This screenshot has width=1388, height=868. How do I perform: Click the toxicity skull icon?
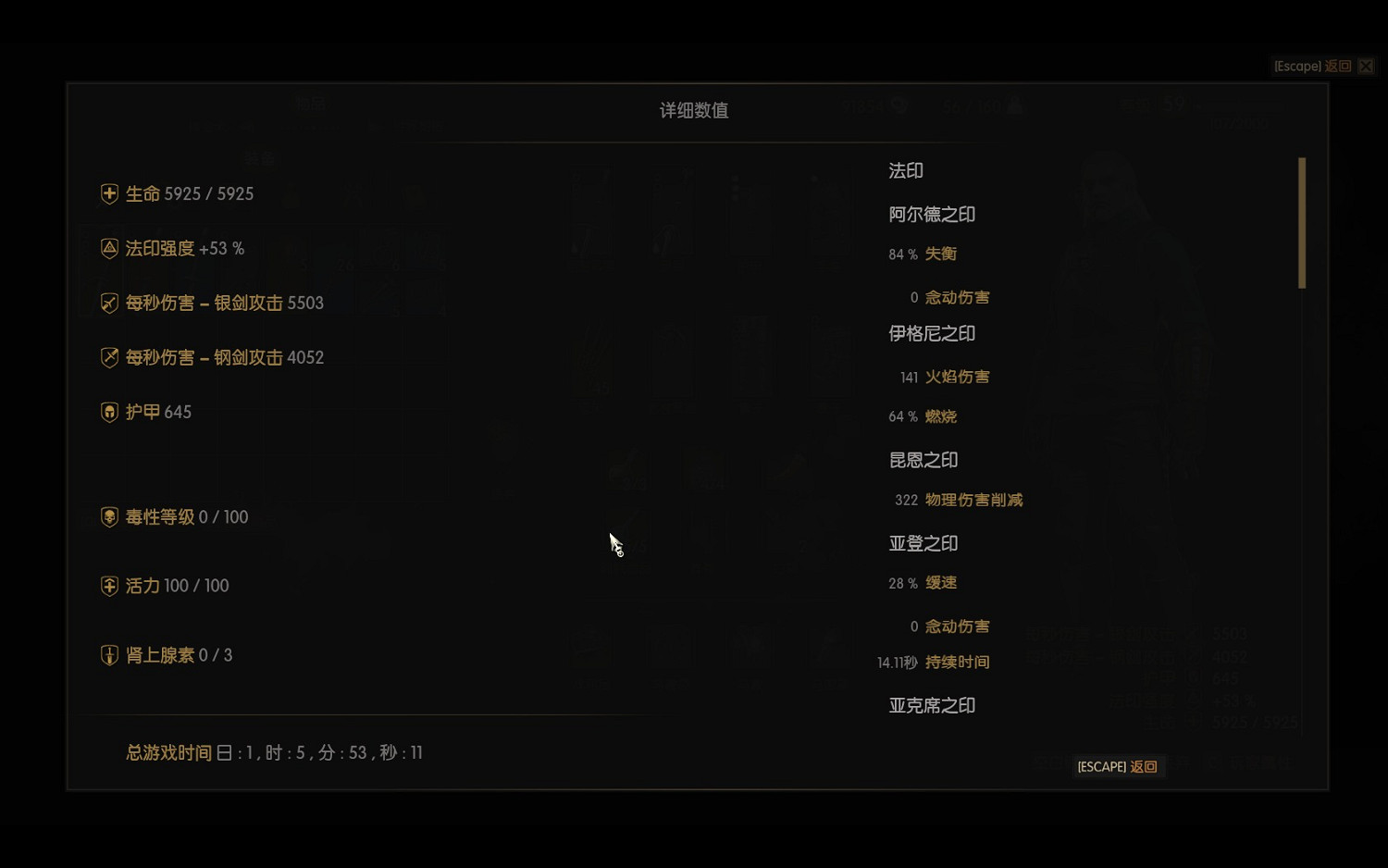(108, 516)
